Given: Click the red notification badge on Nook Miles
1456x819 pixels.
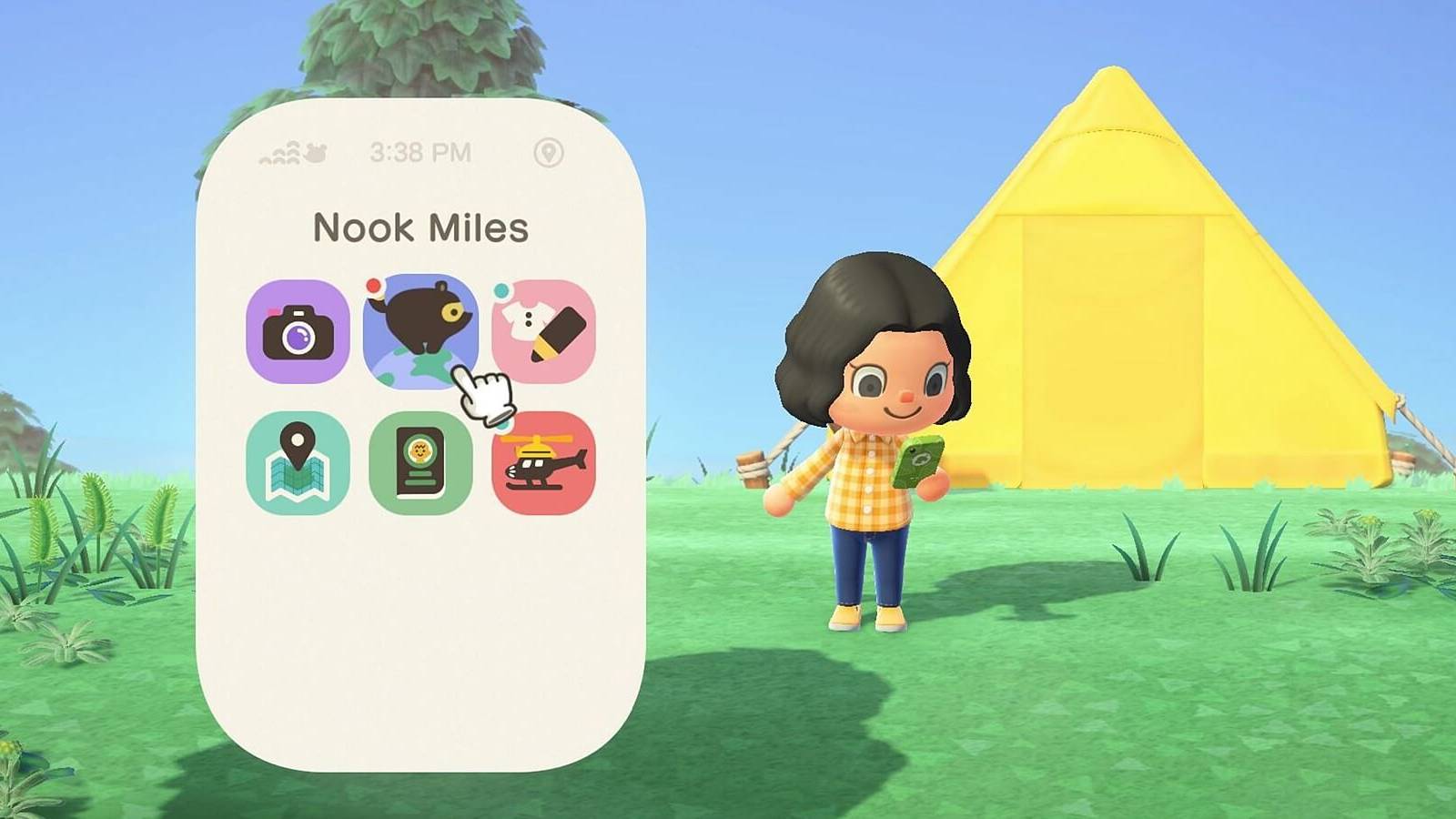Looking at the screenshot, I should pyautogui.click(x=373, y=286).
